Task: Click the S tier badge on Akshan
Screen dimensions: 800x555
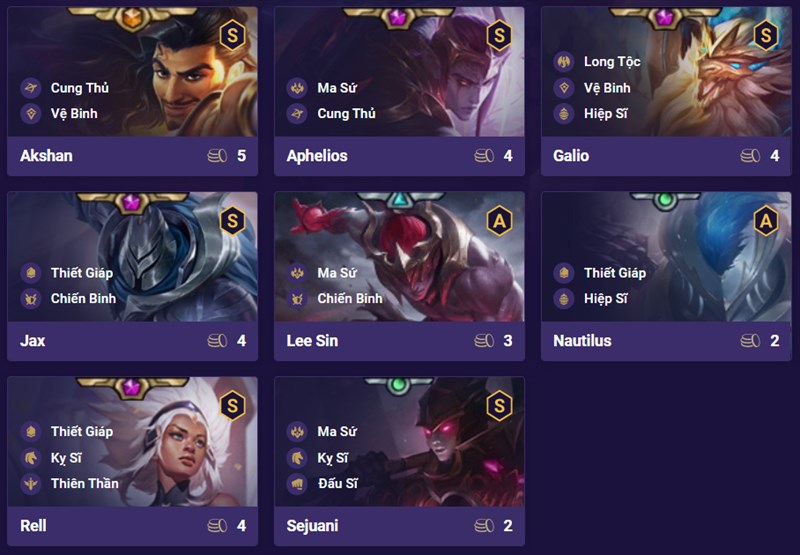Action: 231,35
